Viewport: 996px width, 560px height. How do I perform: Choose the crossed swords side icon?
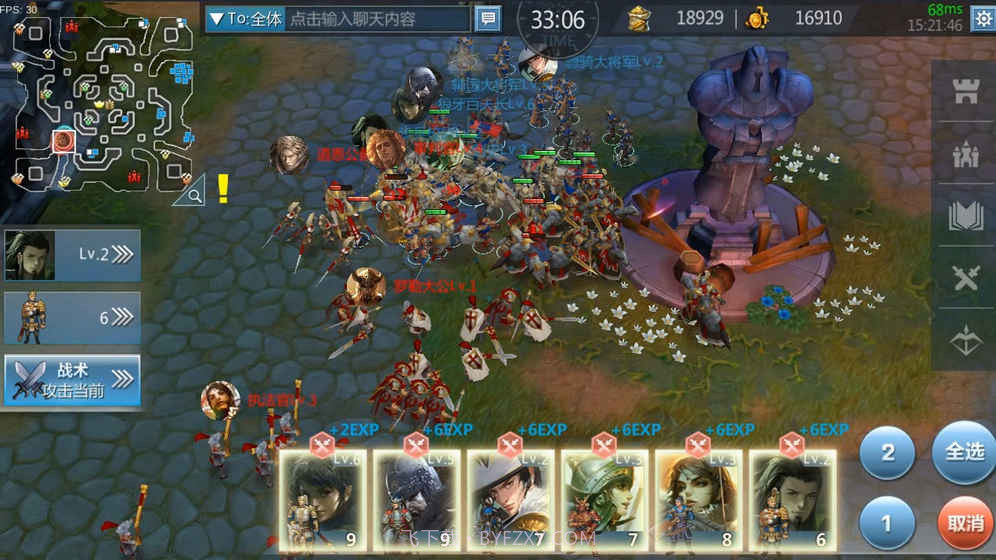[965, 279]
